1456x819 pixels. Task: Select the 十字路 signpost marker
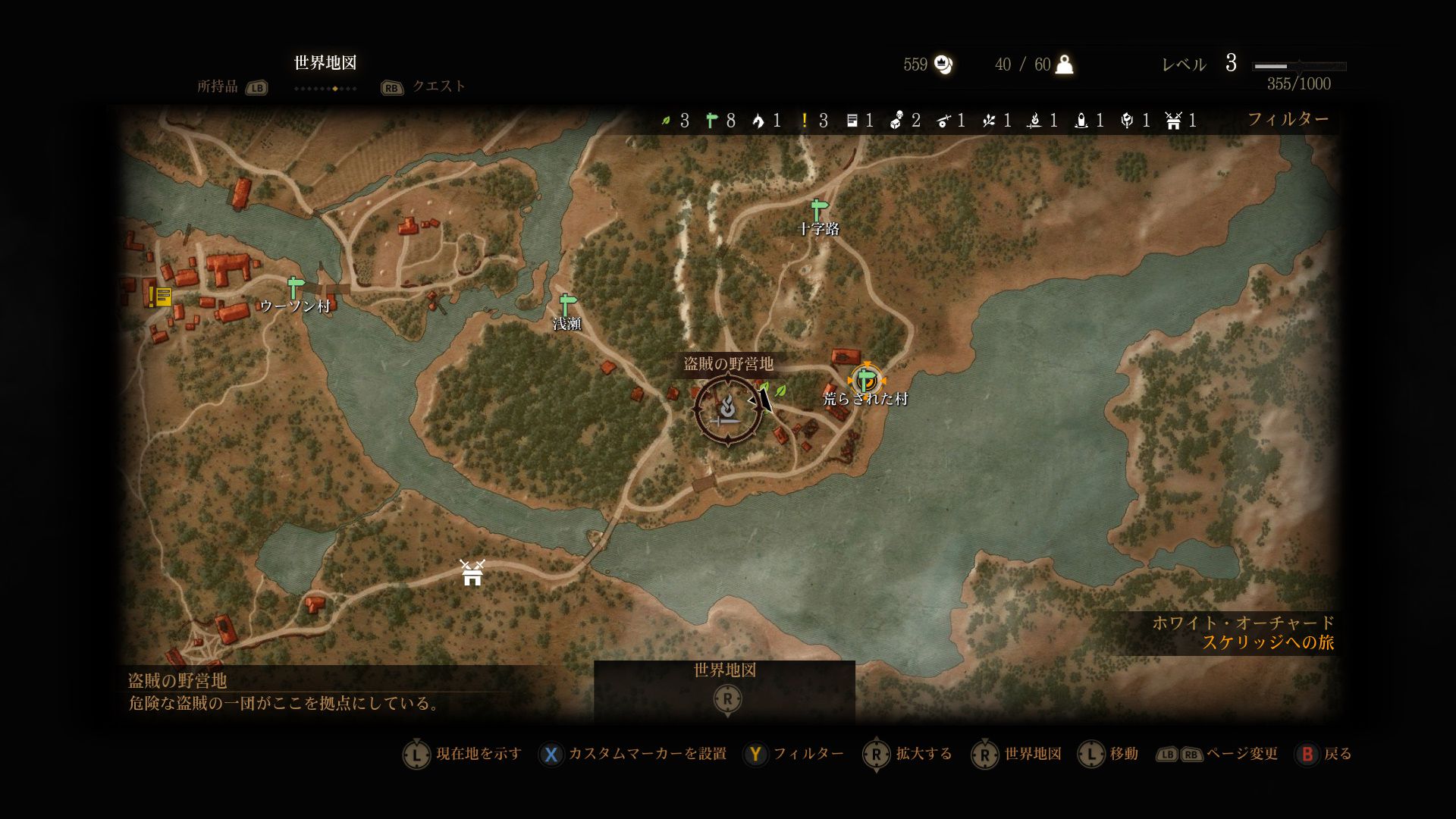click(817, 209)
